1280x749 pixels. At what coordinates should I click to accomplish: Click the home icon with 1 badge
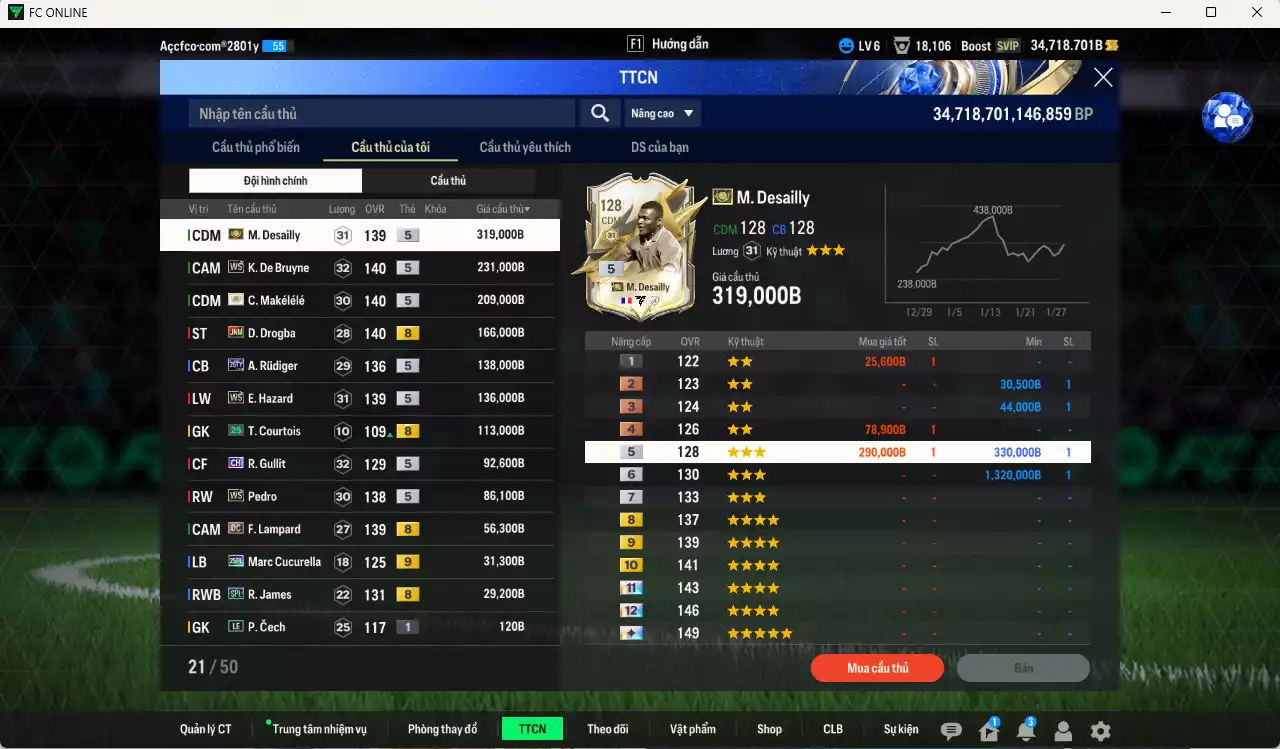click(990, 733)
